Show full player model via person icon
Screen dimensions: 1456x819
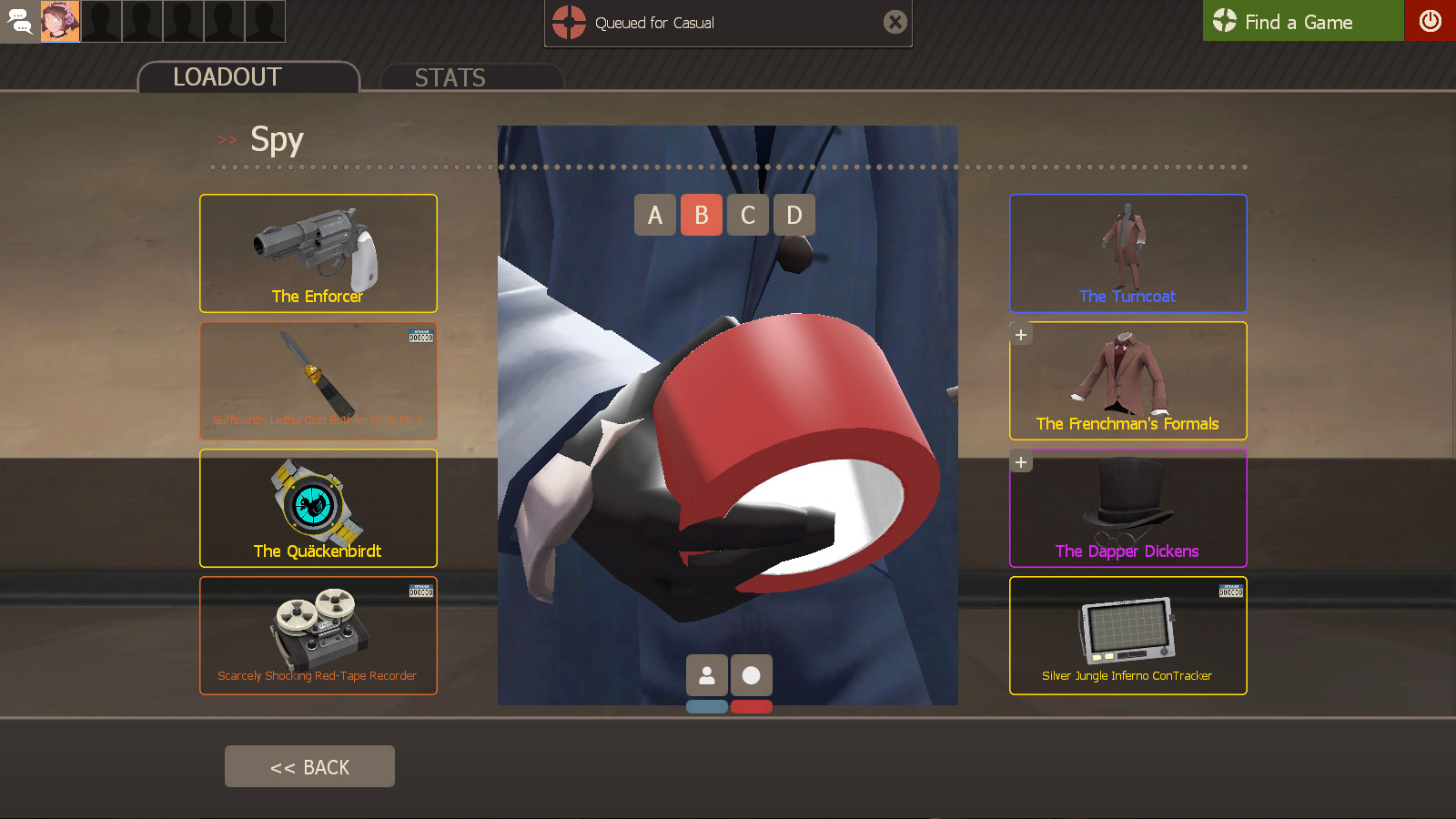coord(707,675)
